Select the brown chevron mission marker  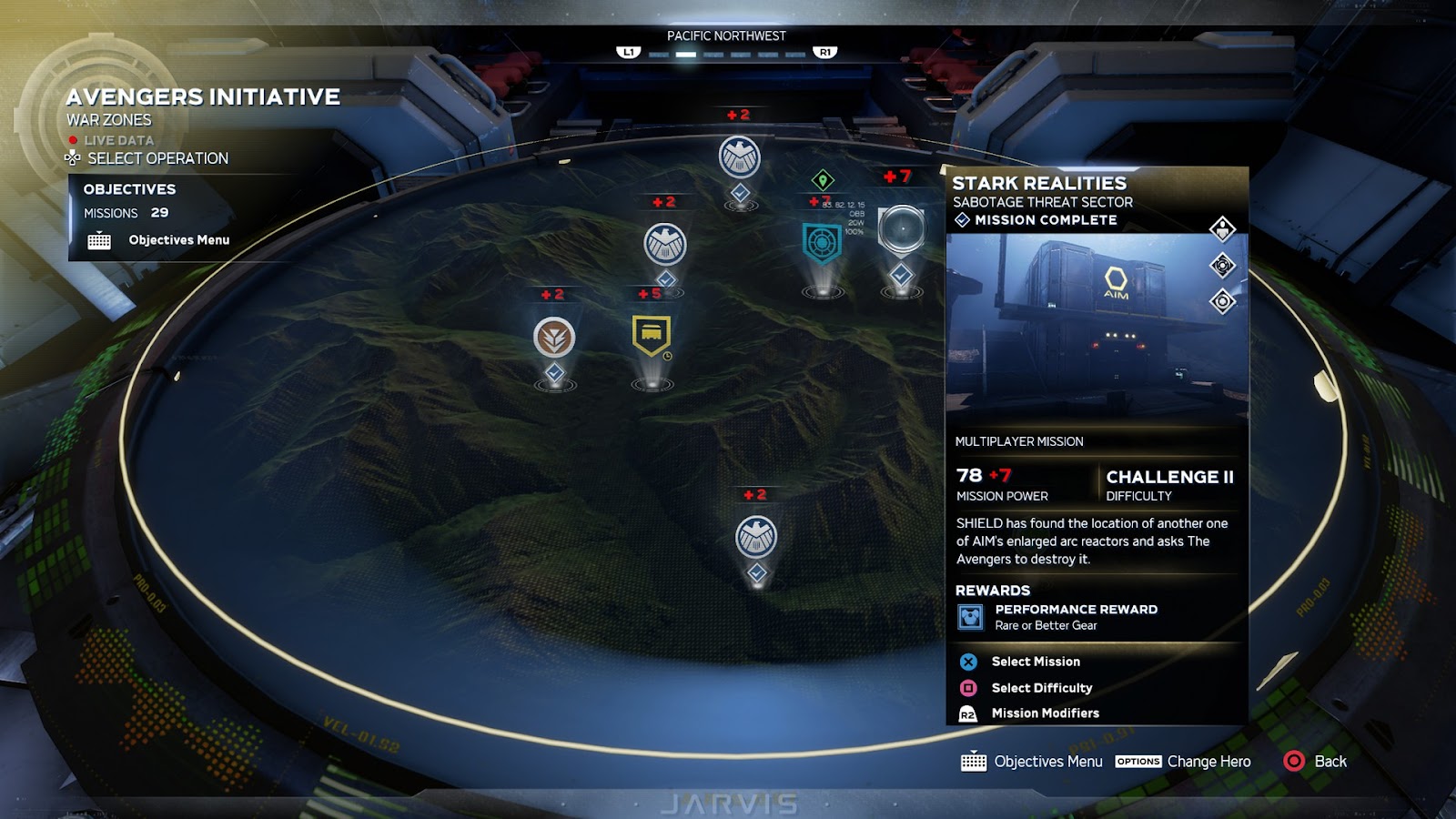(x=554, y=338)
